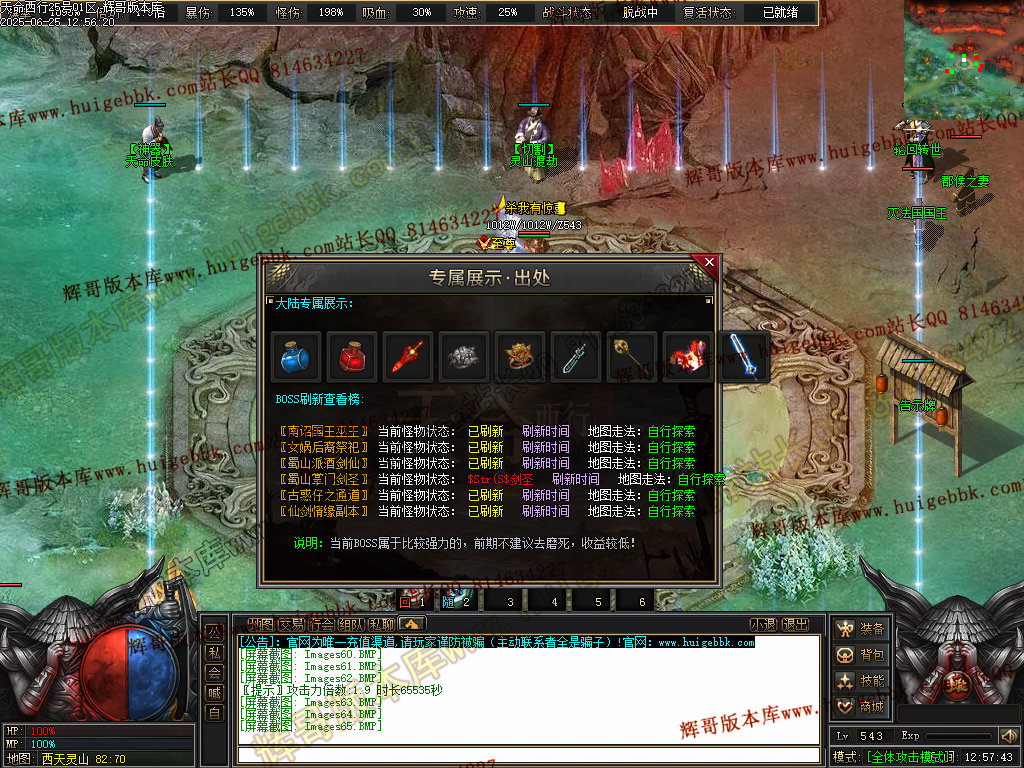Switch chat to the 私聊 tab
The width and height of the screenshot is (1024, 768).
pyautogui.click(x=381, y=625)
